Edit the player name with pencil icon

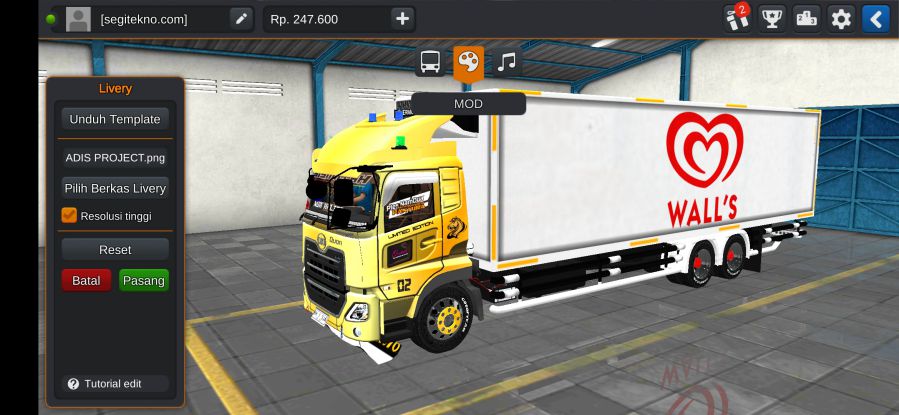pos(241,18)
